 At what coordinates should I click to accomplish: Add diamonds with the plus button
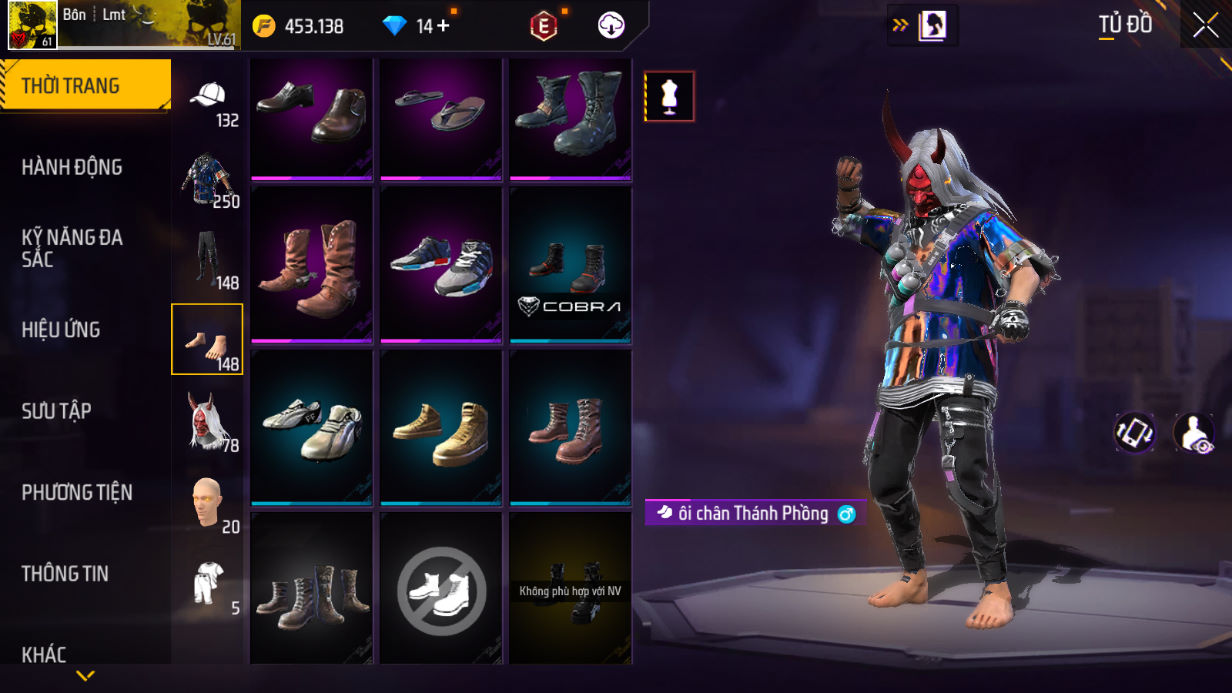(442, 26)
